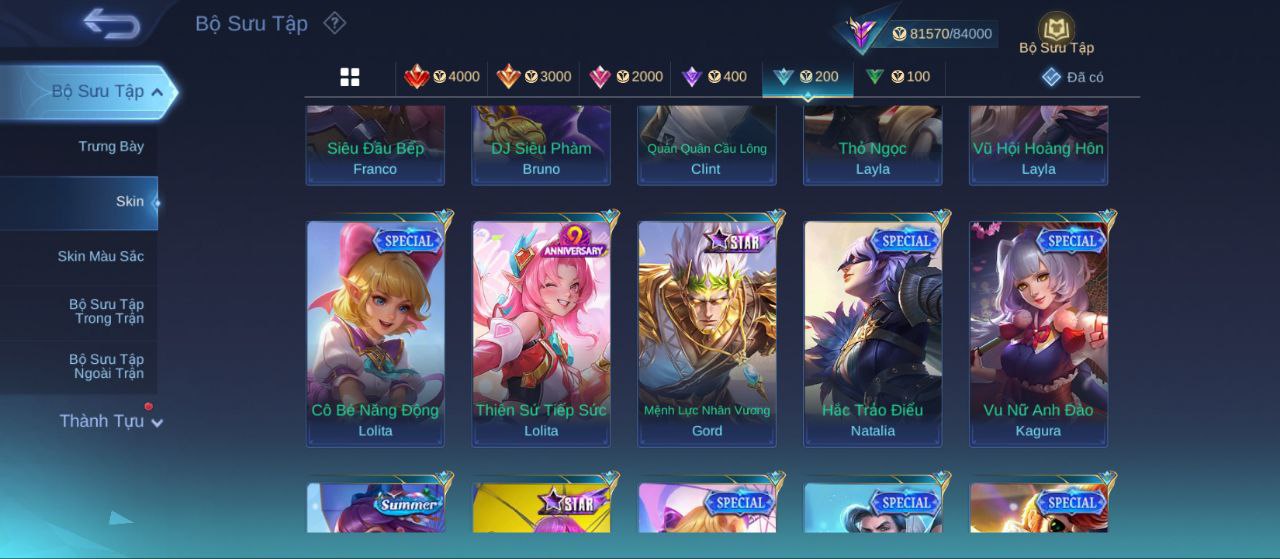Select Bộ Sưu Tập Ngoài Trận
The width and height of the screenshot is (1280, 559).
[x=106, y=366]
